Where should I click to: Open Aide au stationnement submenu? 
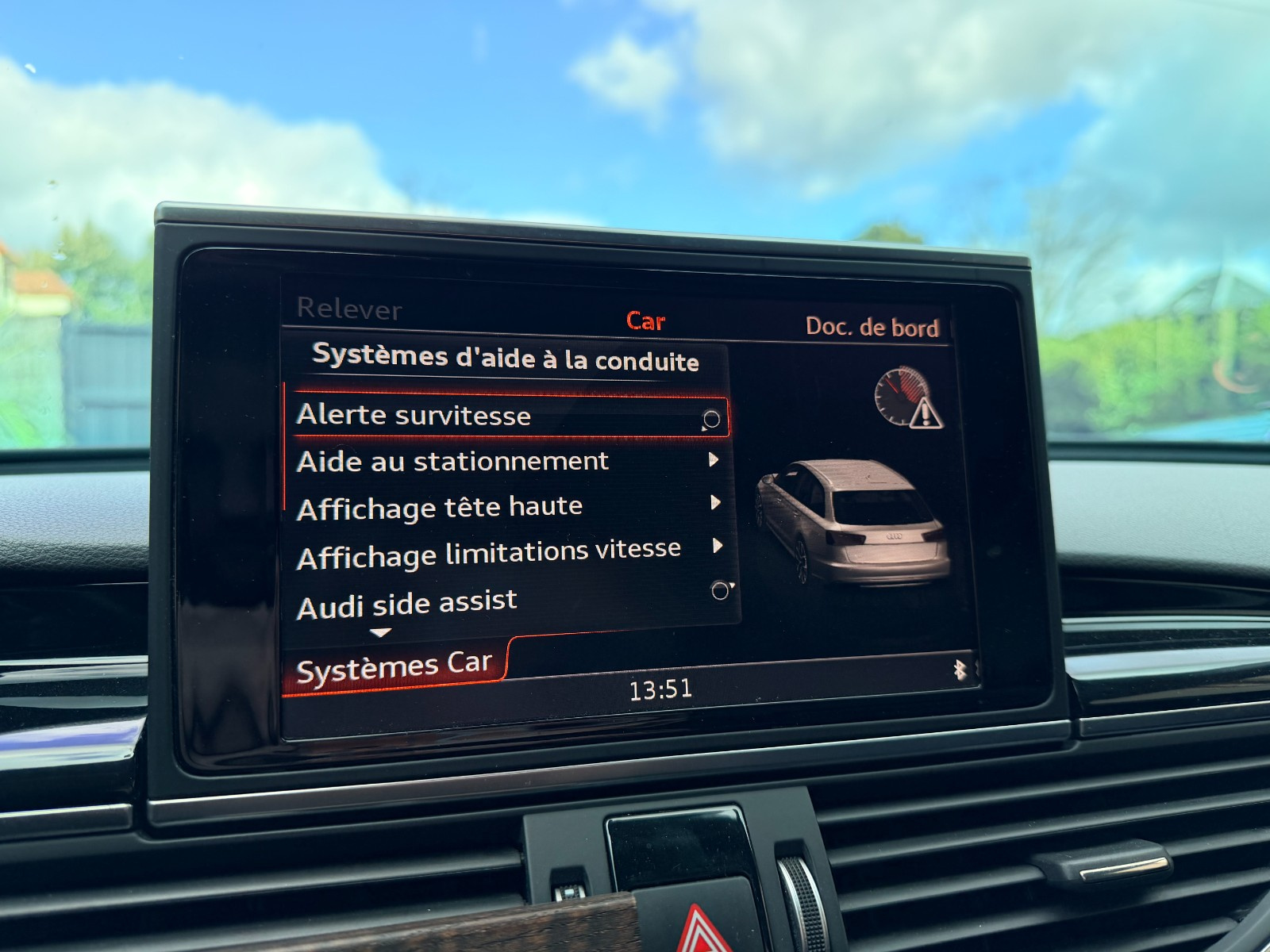tap(452, 462)
